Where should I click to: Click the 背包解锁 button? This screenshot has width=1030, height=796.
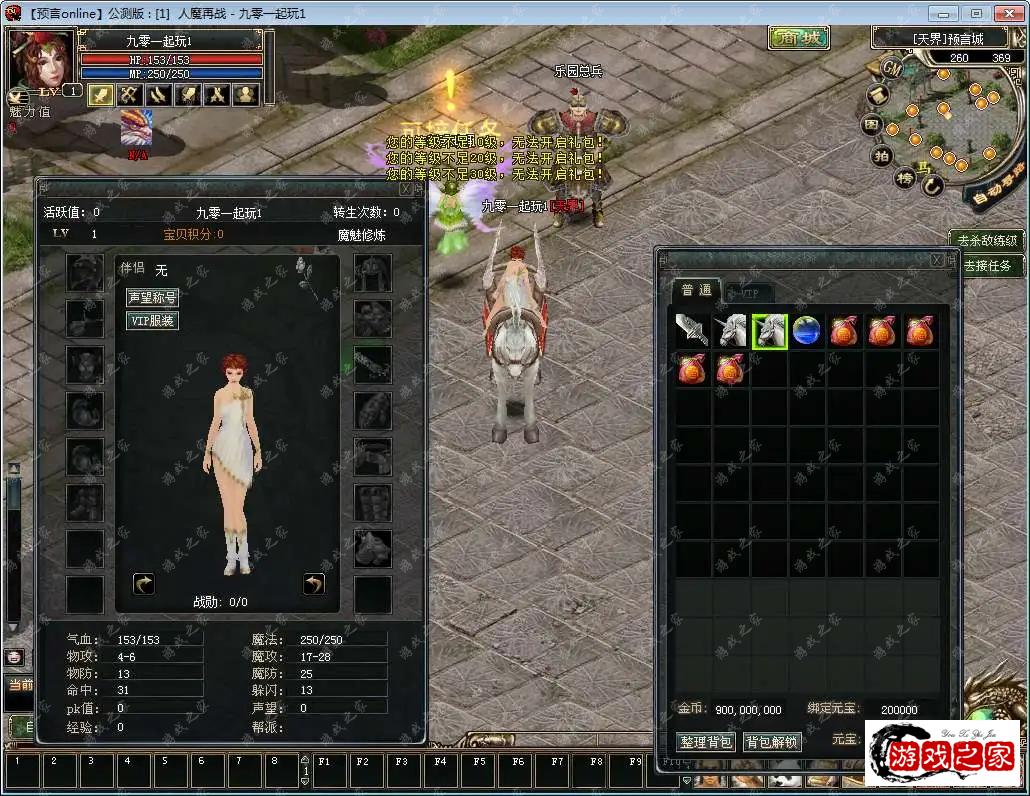pos(772,742)
